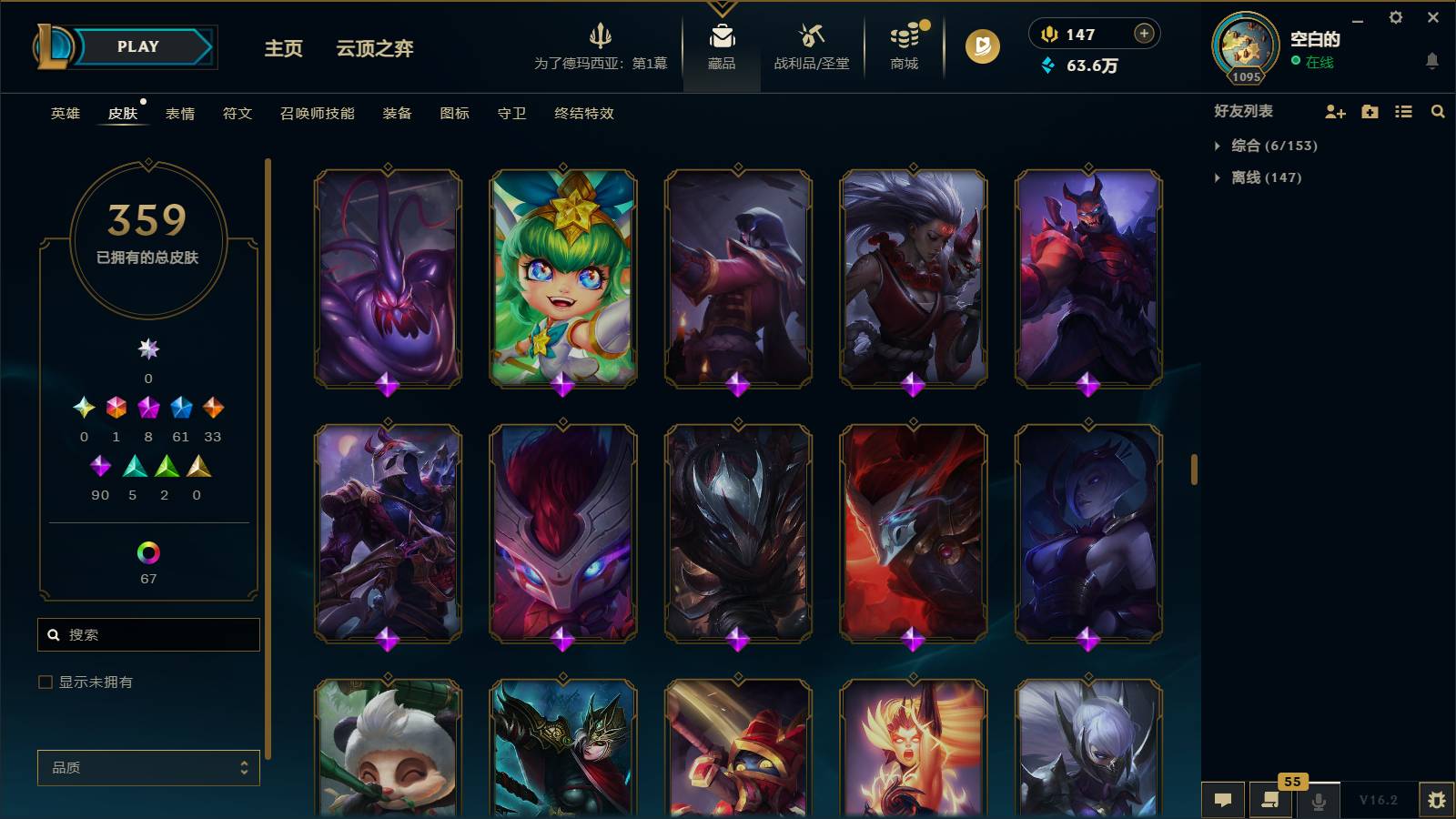Open the loot treasure chest icon (战利品/圣堂)

813,45
